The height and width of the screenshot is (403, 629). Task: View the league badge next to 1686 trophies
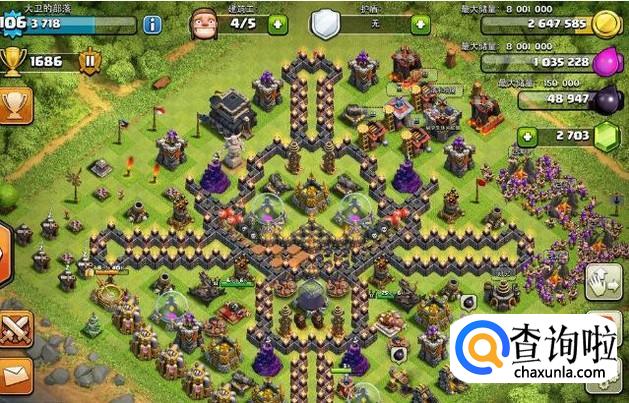click(89, 63)
